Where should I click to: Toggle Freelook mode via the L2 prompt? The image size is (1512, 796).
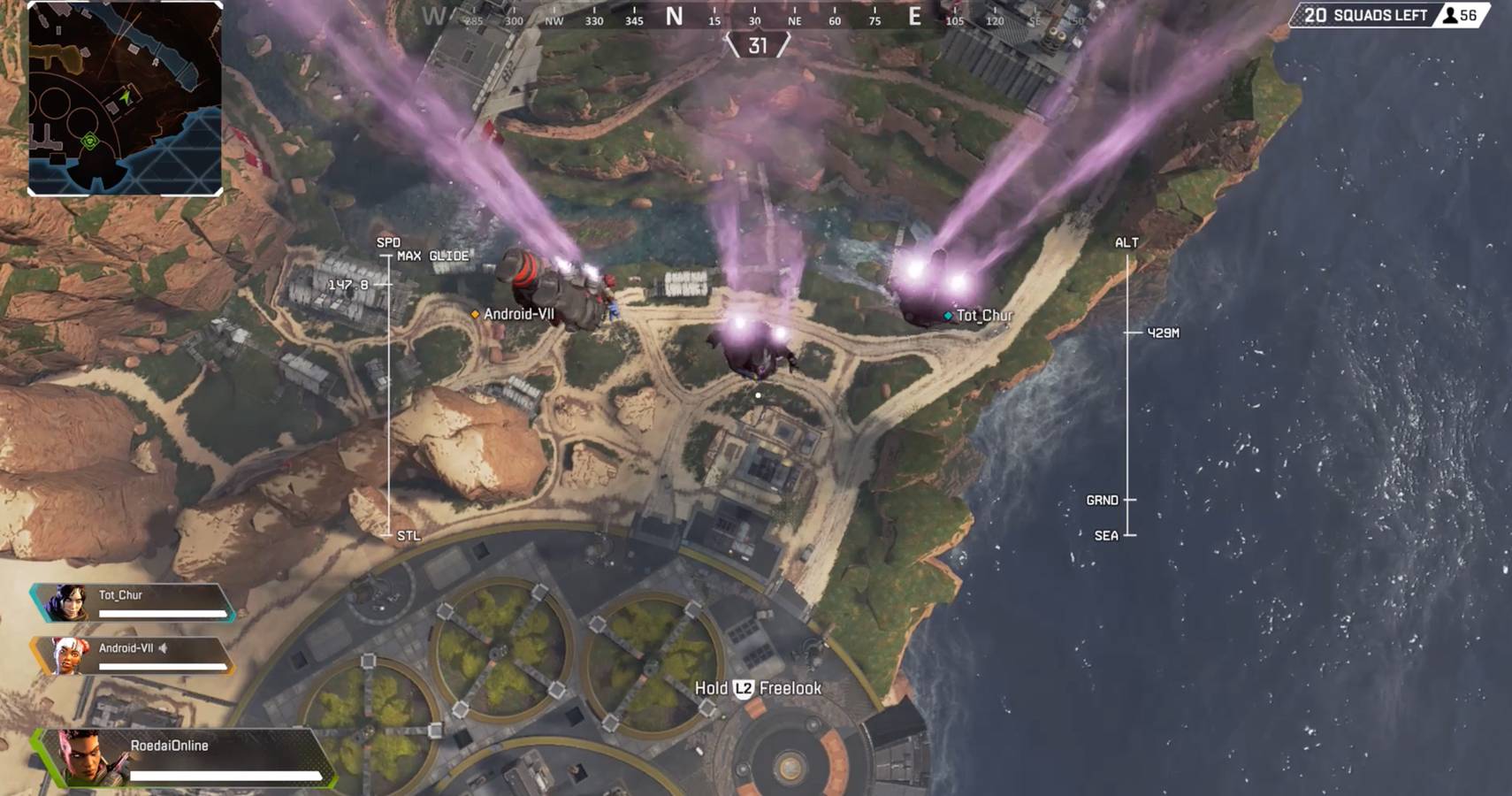pyautogui.click(x=760, y=687)
